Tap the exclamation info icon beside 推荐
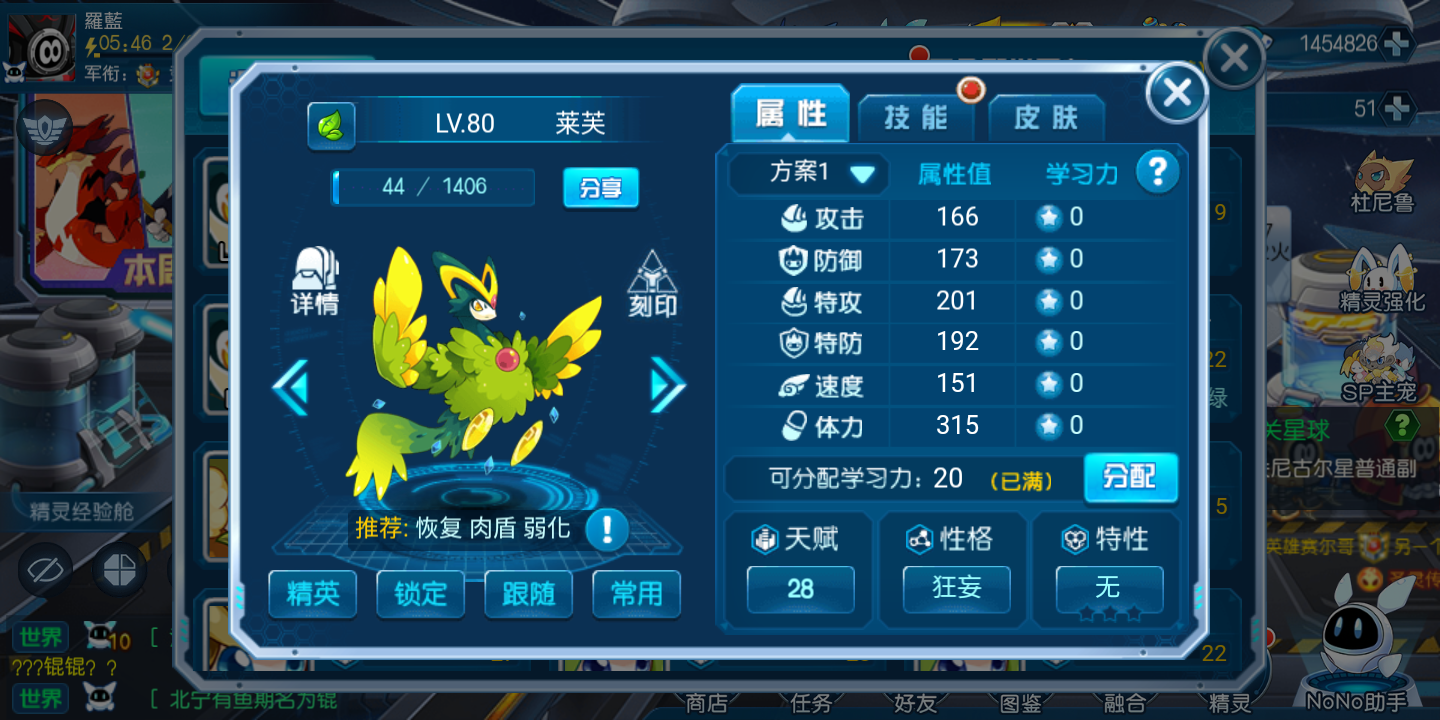The width and height of the screenshot is (1440, 720). [606, 528]
